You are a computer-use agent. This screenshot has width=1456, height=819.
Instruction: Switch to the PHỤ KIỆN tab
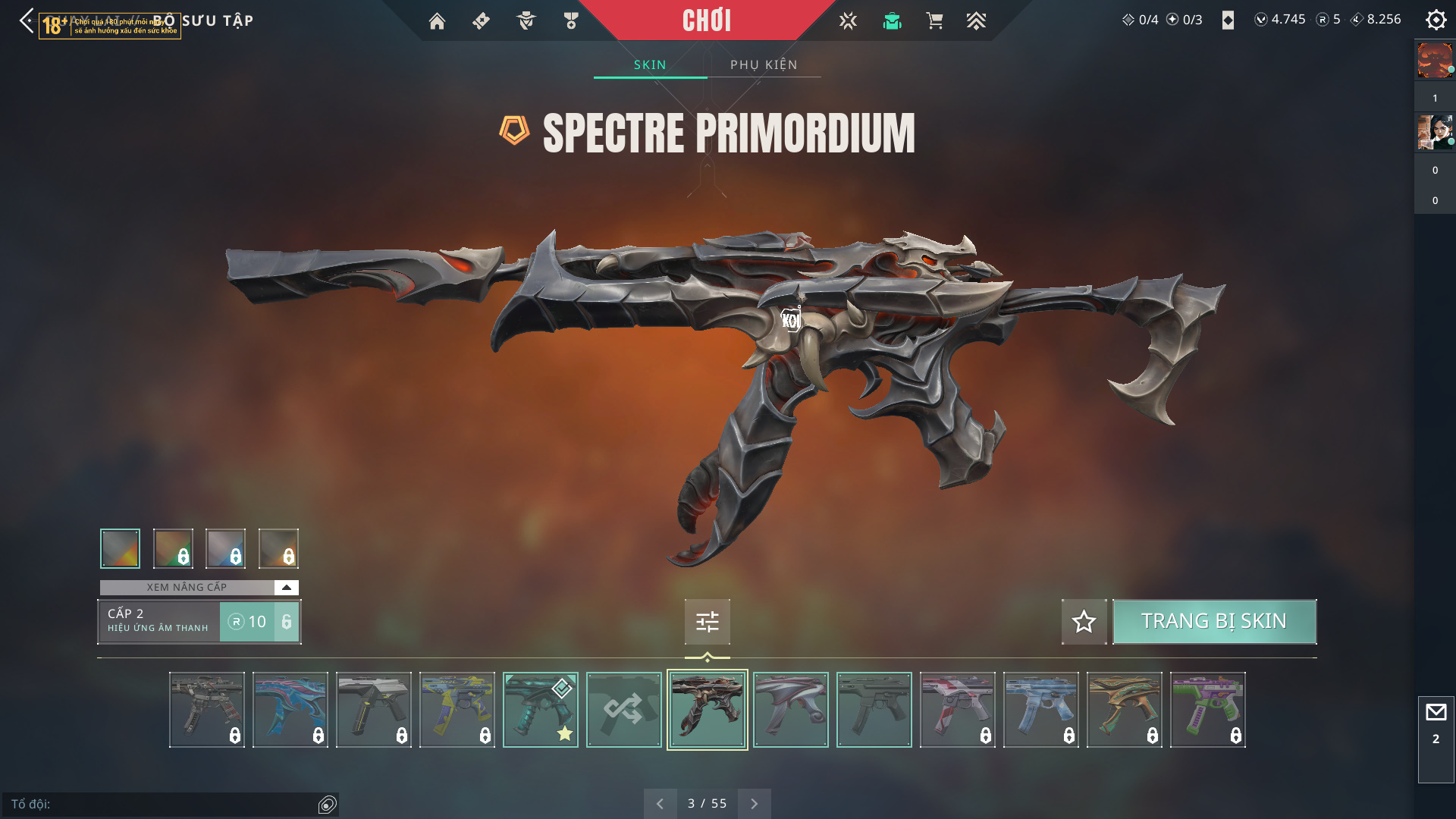(764, 64)
